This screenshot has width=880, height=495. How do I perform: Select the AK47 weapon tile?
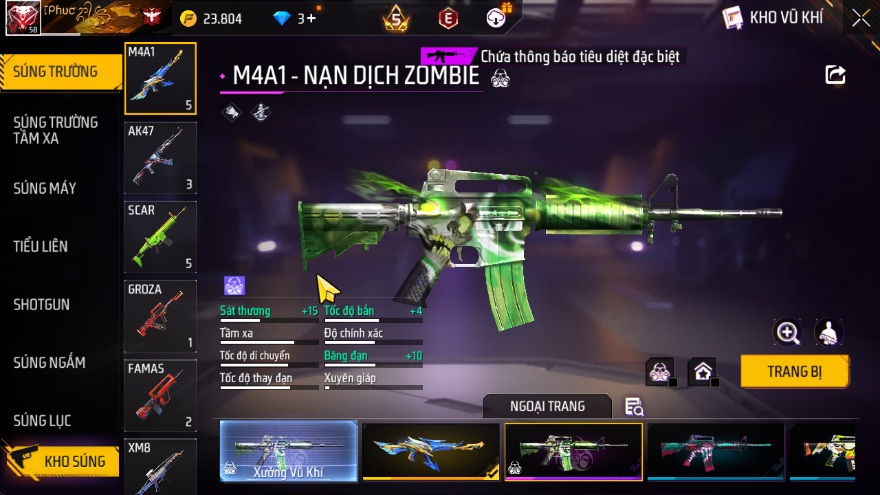tap(160, 157)
